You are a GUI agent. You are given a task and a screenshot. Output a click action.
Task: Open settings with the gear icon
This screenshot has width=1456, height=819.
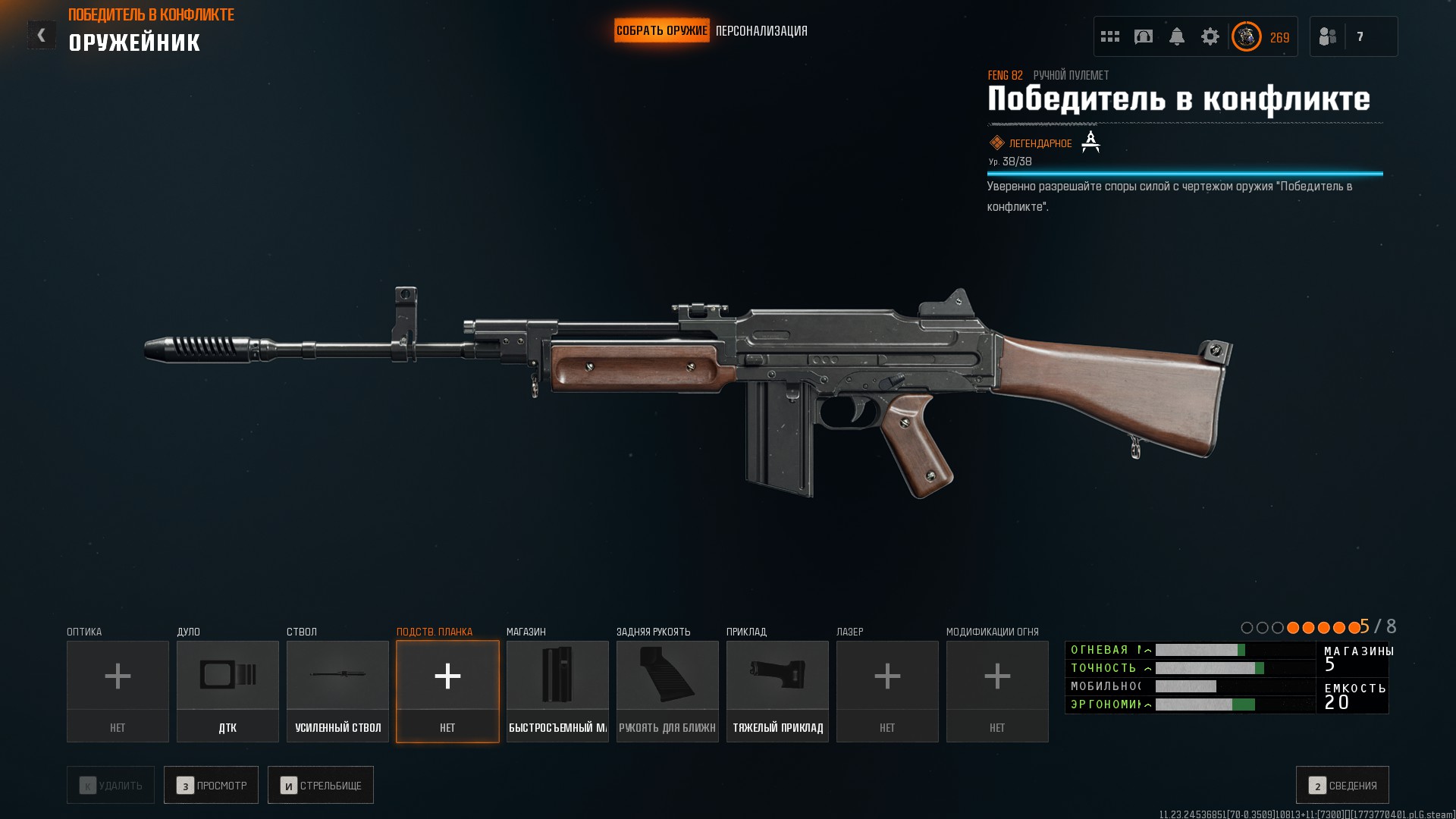pos(1210,36)
